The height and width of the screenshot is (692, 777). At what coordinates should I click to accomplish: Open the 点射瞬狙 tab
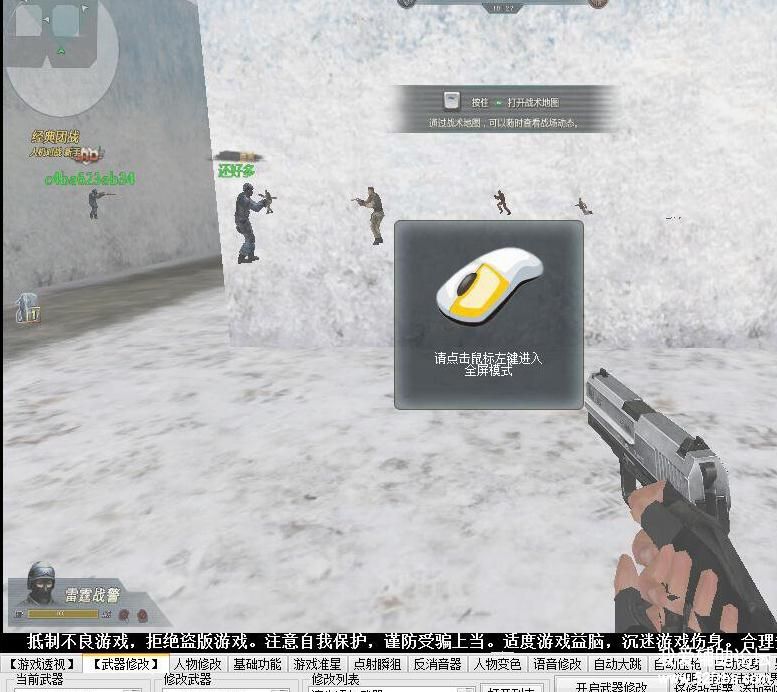(x=377, y=664)
